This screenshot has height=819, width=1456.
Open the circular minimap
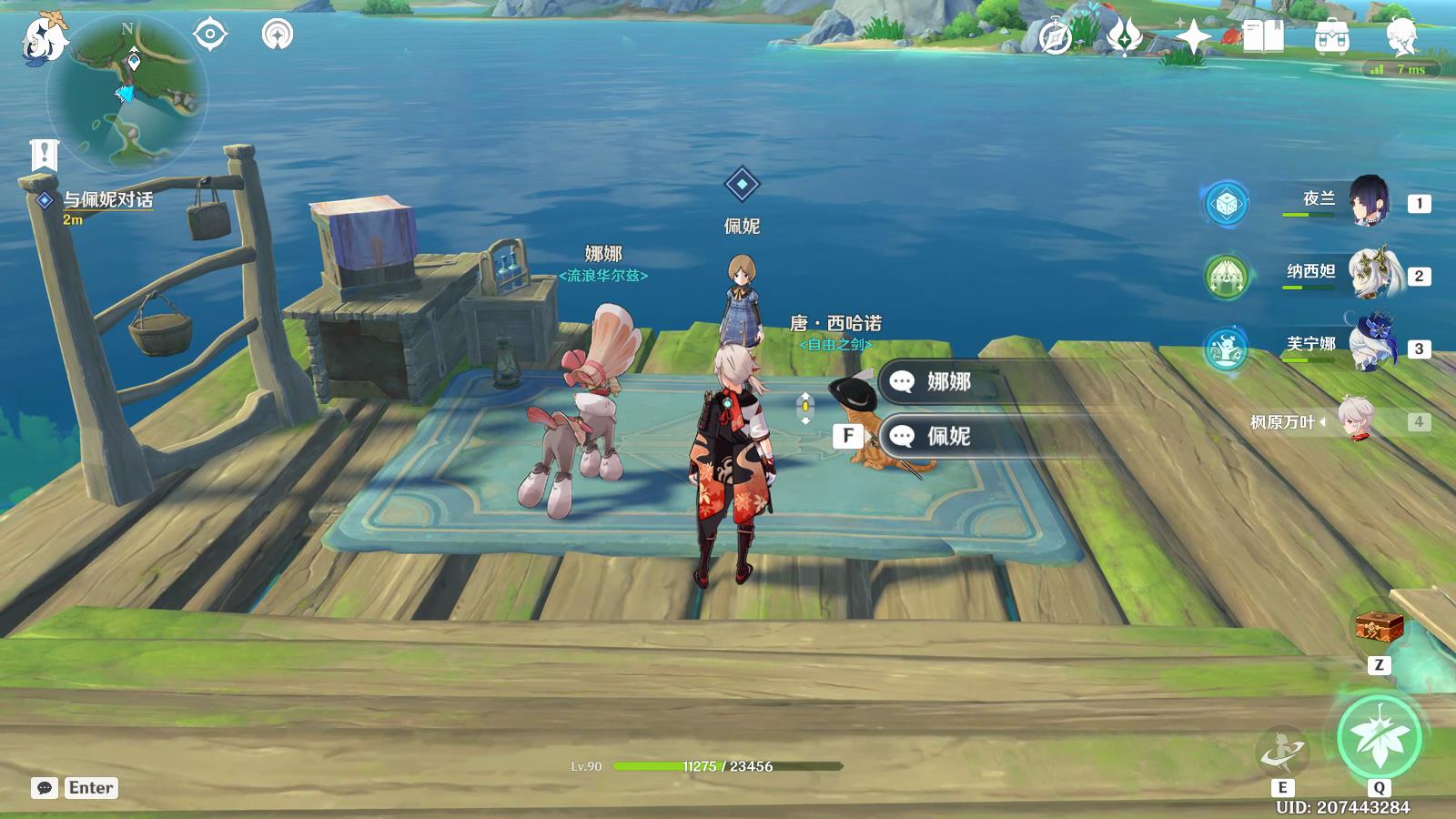126,94
